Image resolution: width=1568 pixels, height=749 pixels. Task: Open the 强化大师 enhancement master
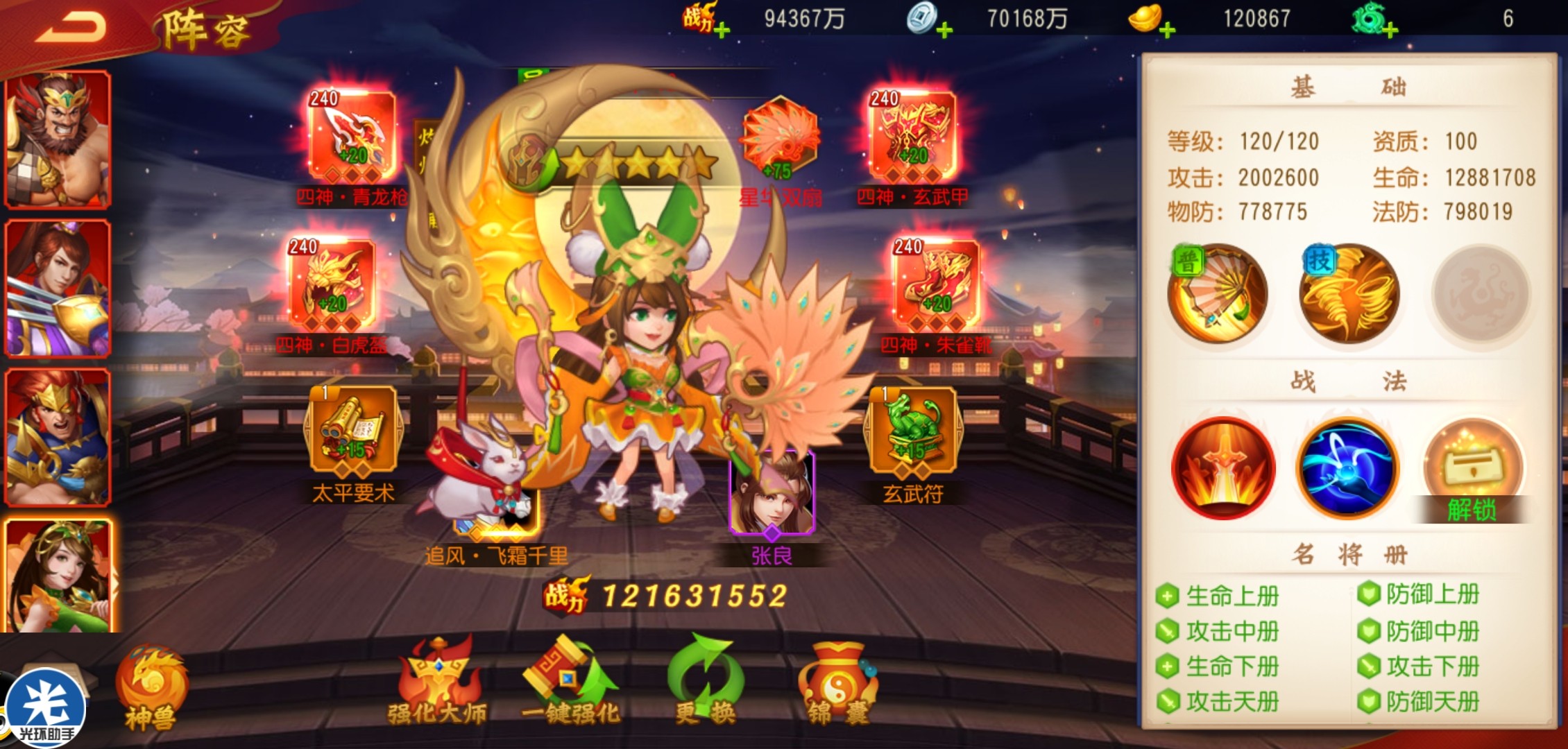coord(438,685)
